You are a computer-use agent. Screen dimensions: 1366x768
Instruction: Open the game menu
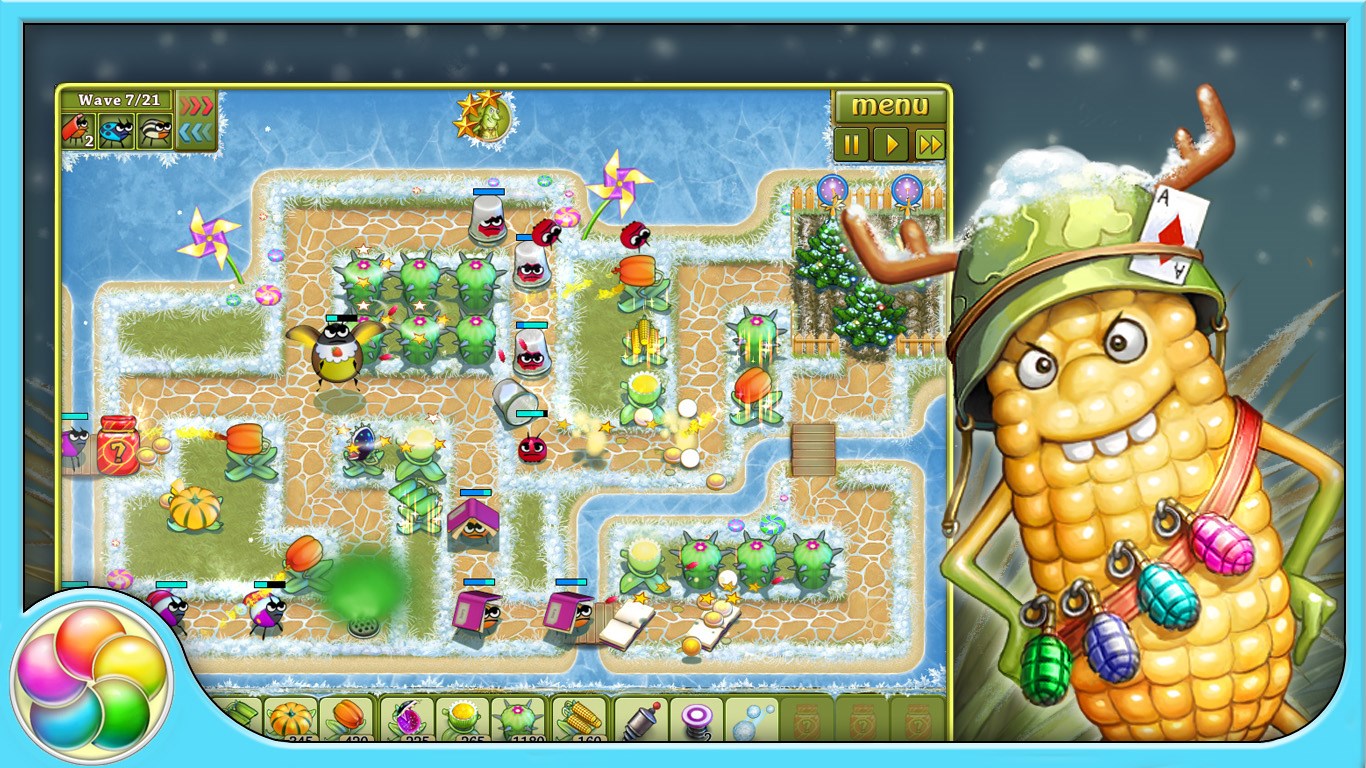tap(889, 104)
